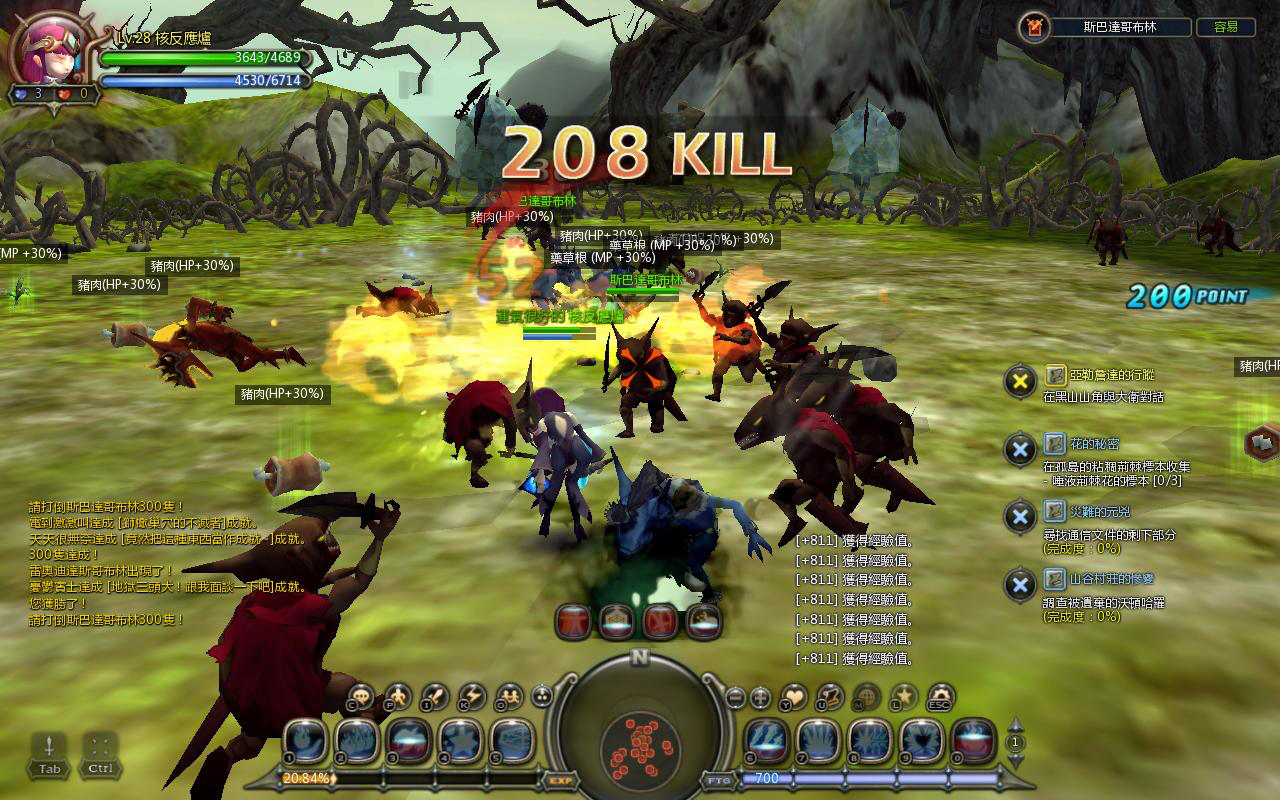This screenshot has height=800, width=1280.
Task: Open the hexagonal side panel arrow button
Action: pos(1262,441)
